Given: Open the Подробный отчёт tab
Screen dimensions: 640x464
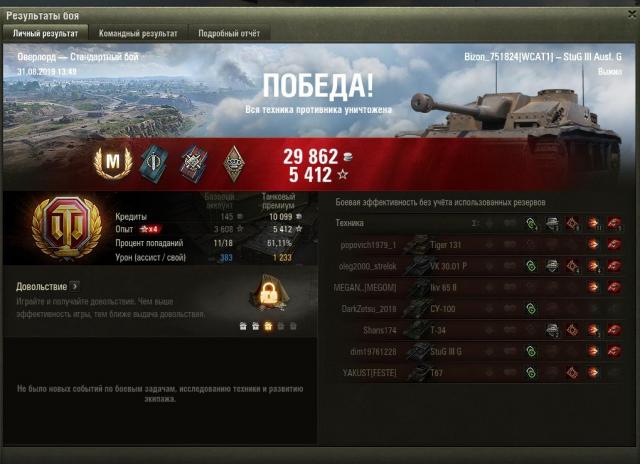Looking at the screenshot, I should point(228,33).
